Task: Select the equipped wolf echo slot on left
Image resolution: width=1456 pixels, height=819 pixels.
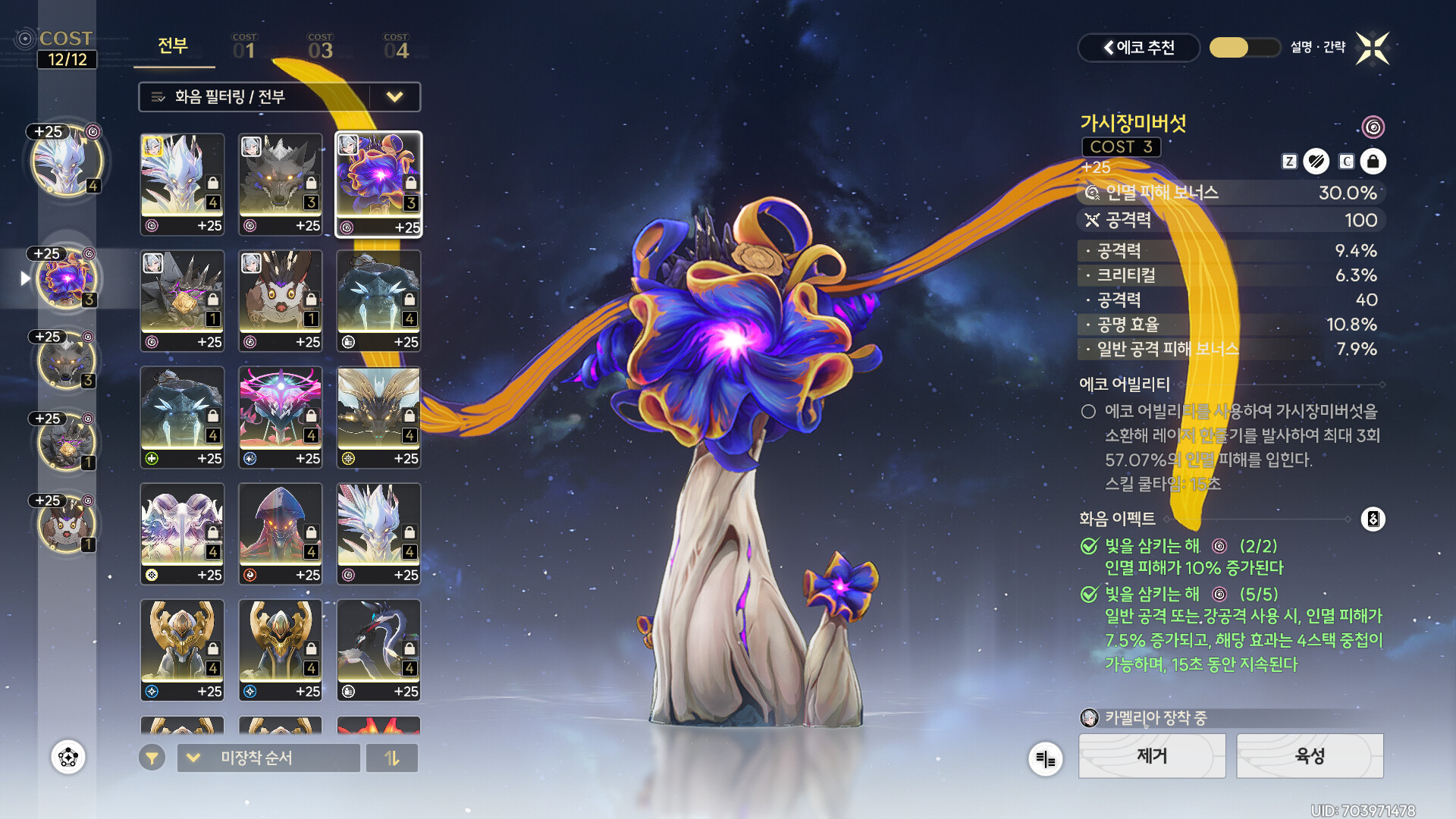Action: pyautogui.click(x=67, y=362)
